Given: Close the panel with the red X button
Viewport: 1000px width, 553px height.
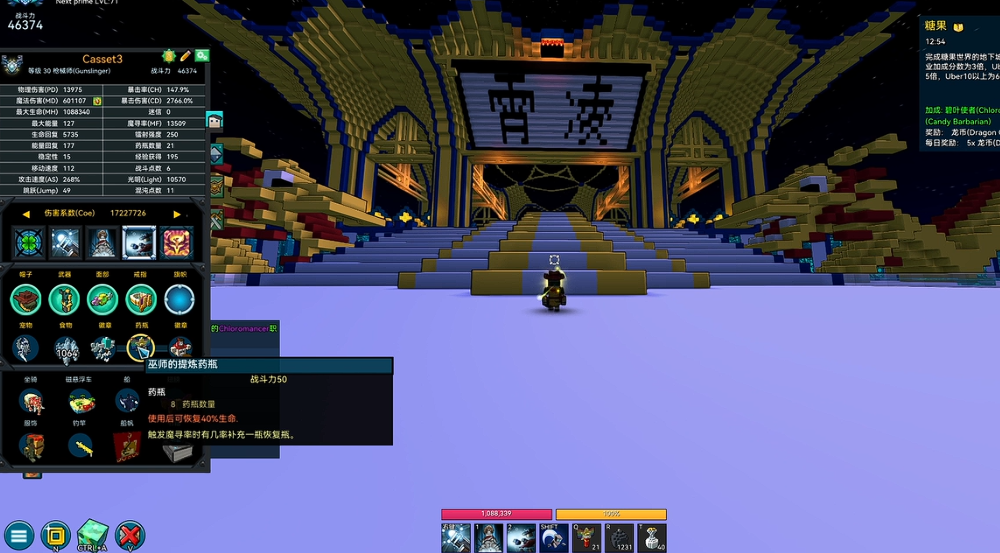Looking at the screenshot, I should 130,534.
